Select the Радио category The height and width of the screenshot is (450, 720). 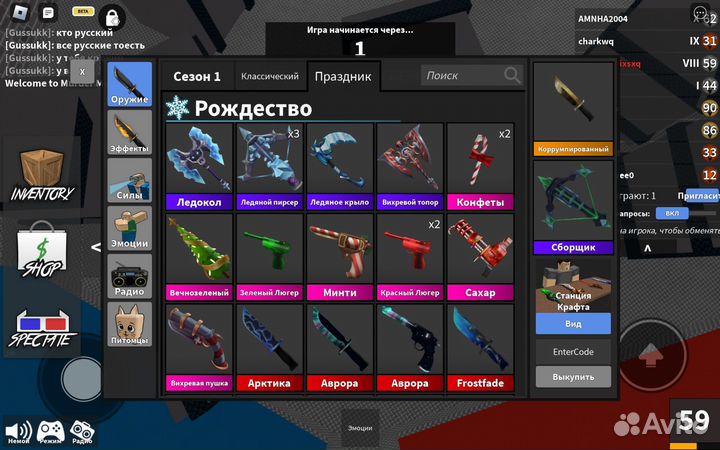[x=130, y=275]
